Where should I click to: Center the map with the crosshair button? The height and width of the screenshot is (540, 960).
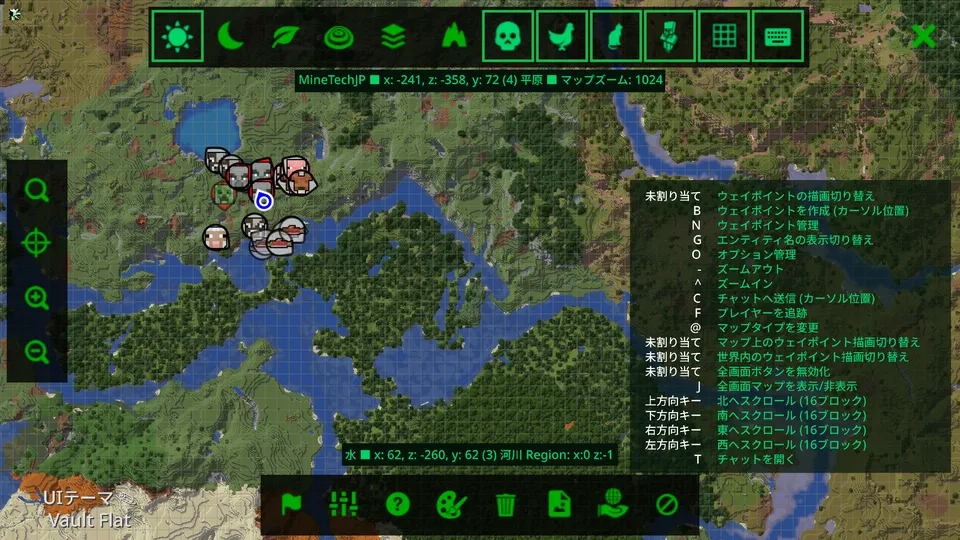click(x=37, y=244)
